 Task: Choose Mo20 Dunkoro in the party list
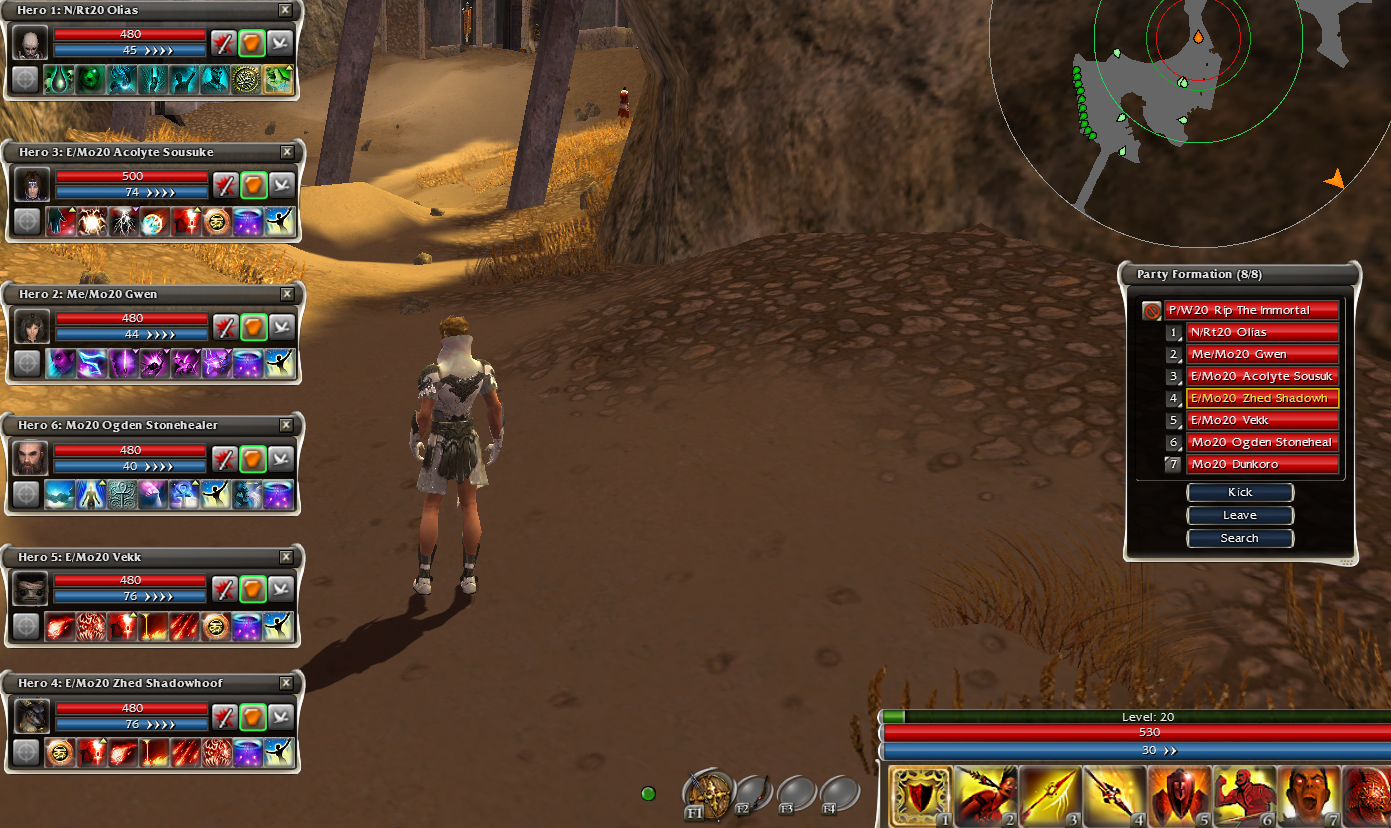coord(1262,464)
